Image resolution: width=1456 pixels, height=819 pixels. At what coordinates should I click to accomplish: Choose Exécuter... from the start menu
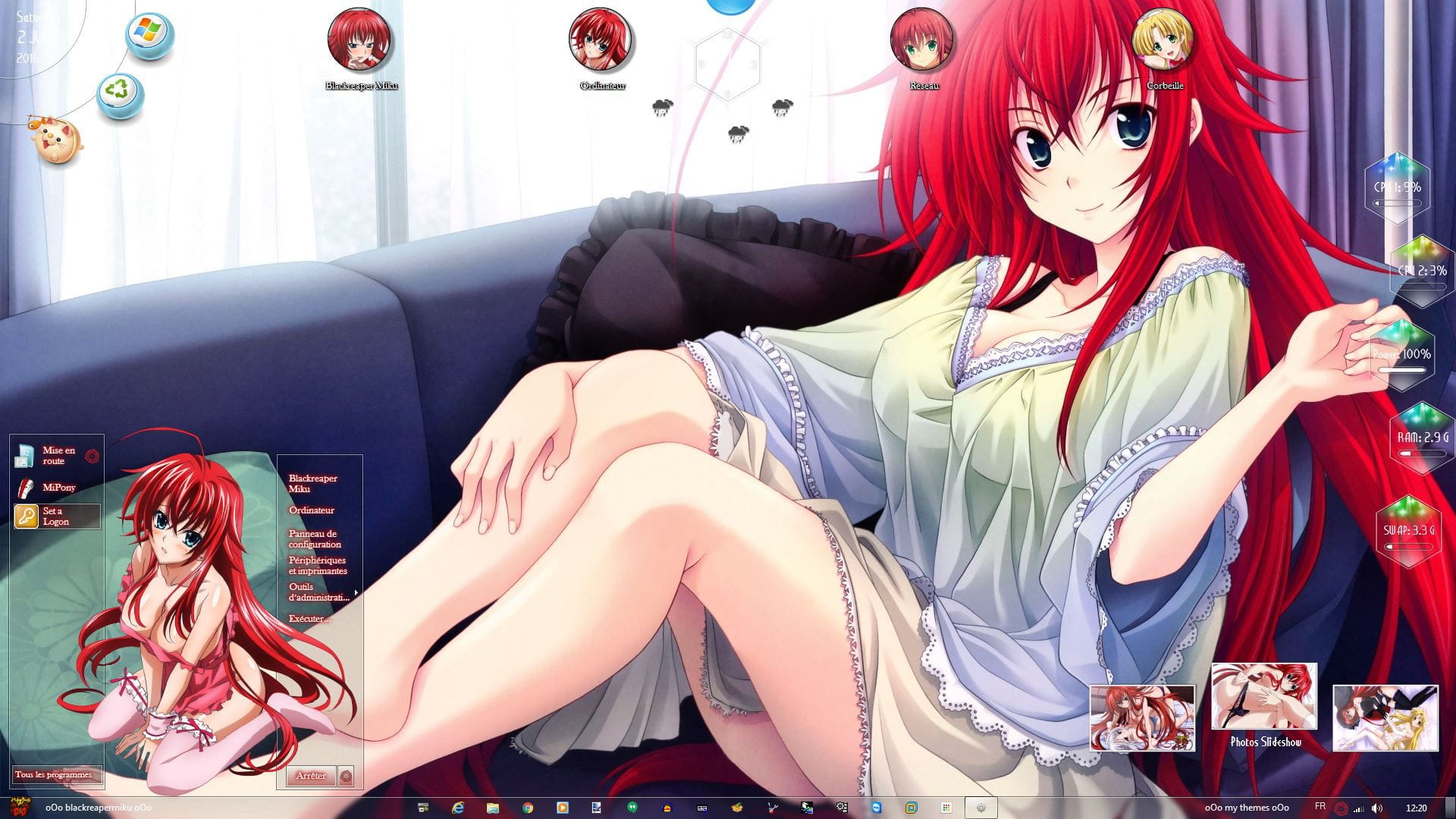point(311,620)
